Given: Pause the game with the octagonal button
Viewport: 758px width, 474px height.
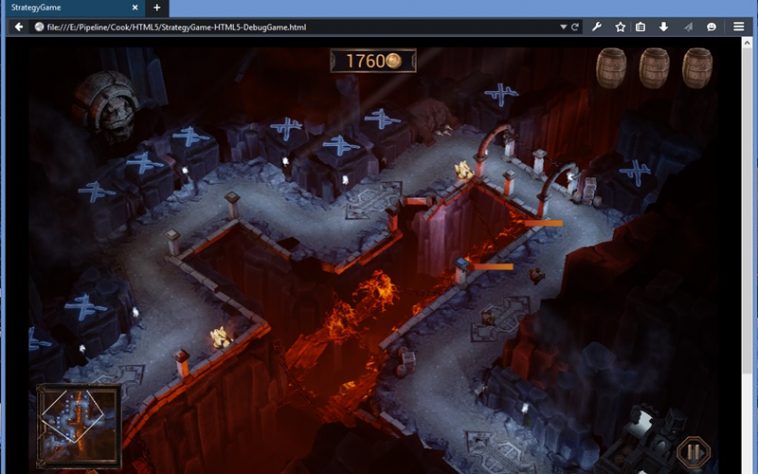Looking at the screenshot, I should (x=693, y=452).
